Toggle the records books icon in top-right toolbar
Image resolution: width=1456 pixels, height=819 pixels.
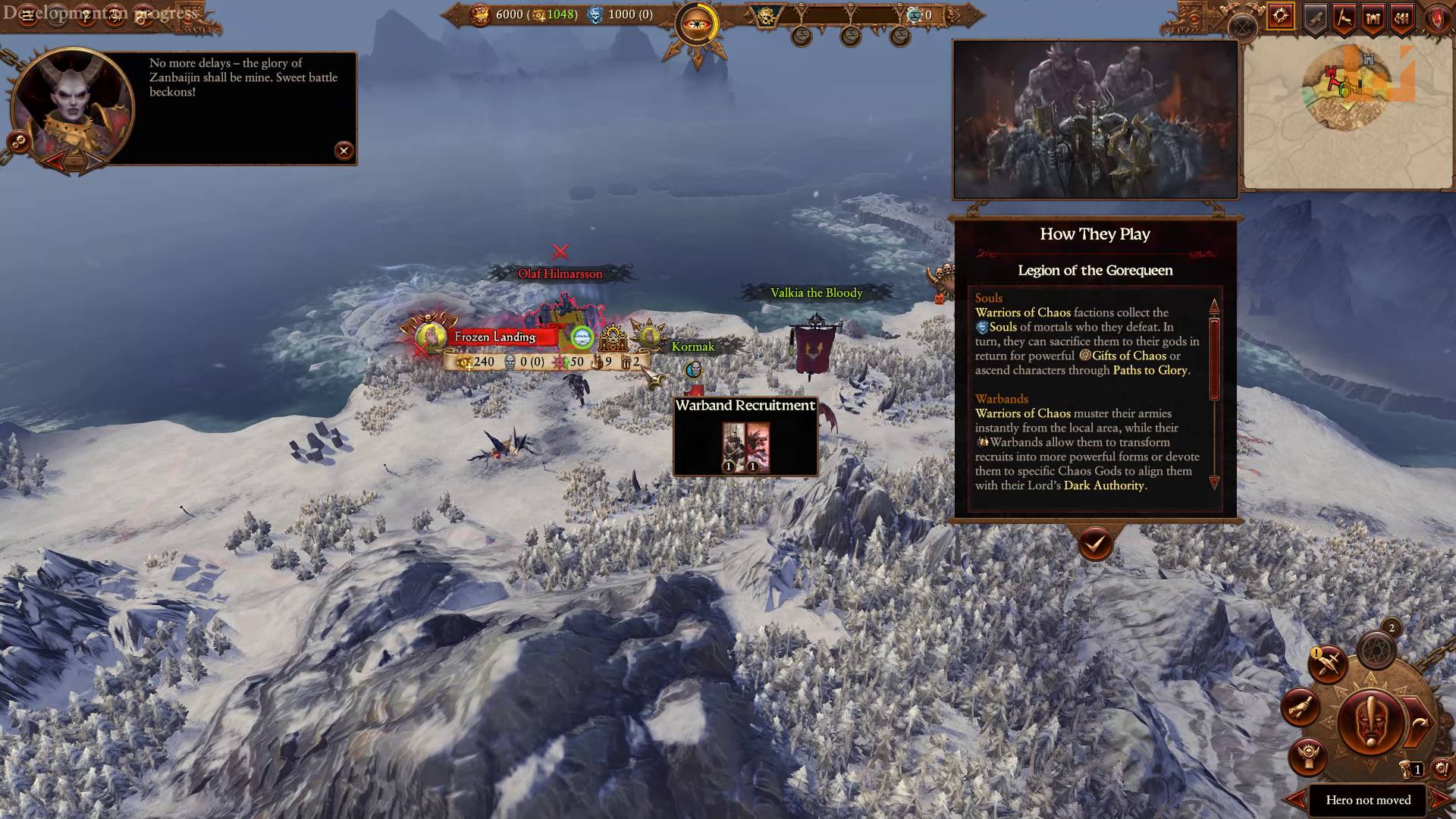(x=1401, y=19)
